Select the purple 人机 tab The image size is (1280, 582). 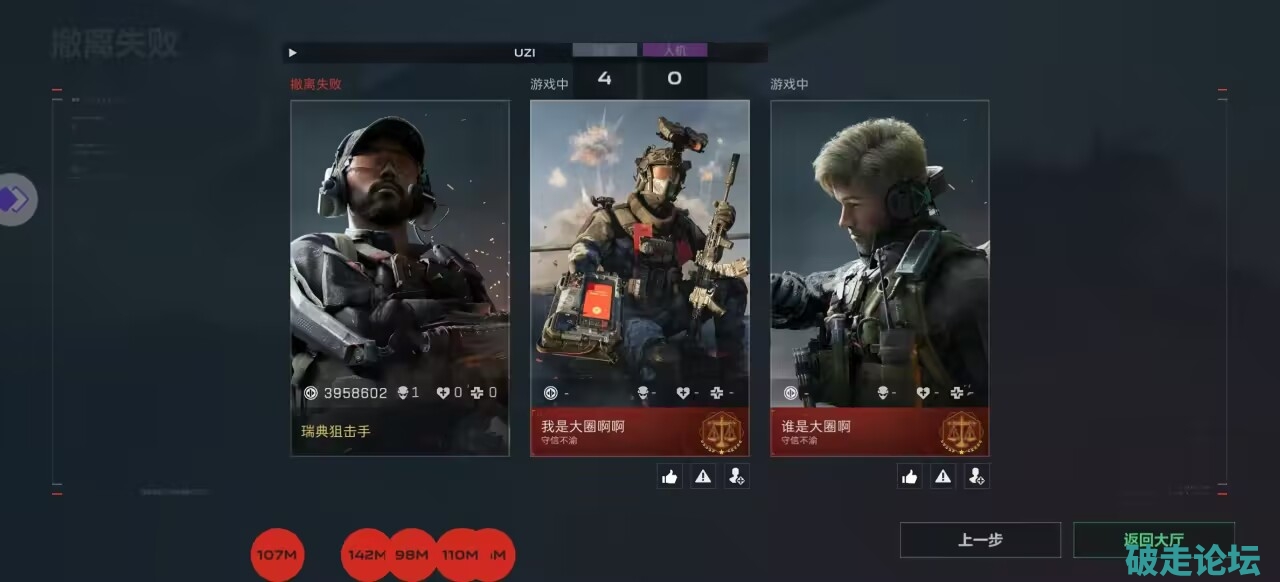click(x=675, y=50)
